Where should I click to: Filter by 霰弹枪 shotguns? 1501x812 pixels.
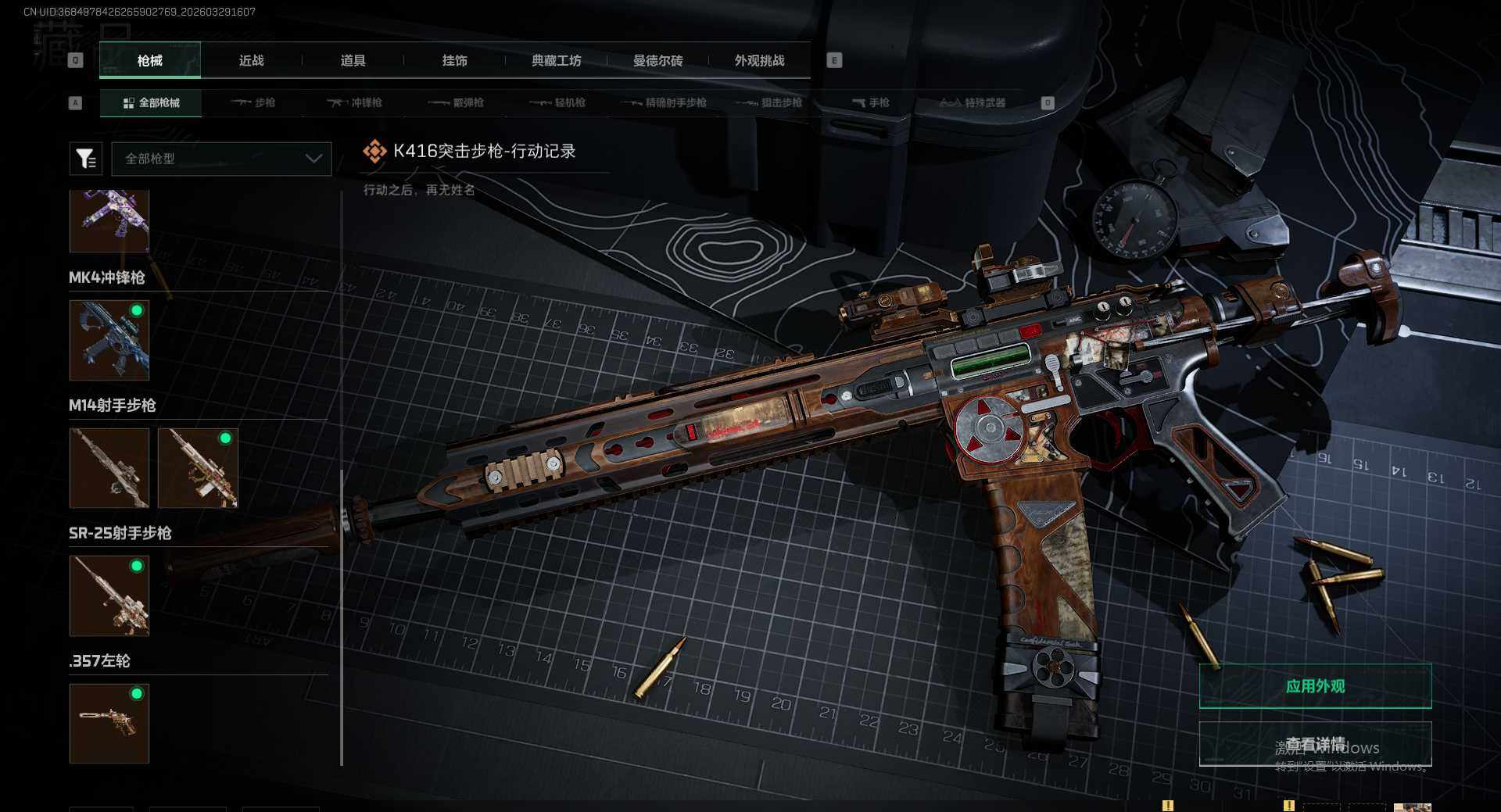pyautogui.click(x=457, y=102)
